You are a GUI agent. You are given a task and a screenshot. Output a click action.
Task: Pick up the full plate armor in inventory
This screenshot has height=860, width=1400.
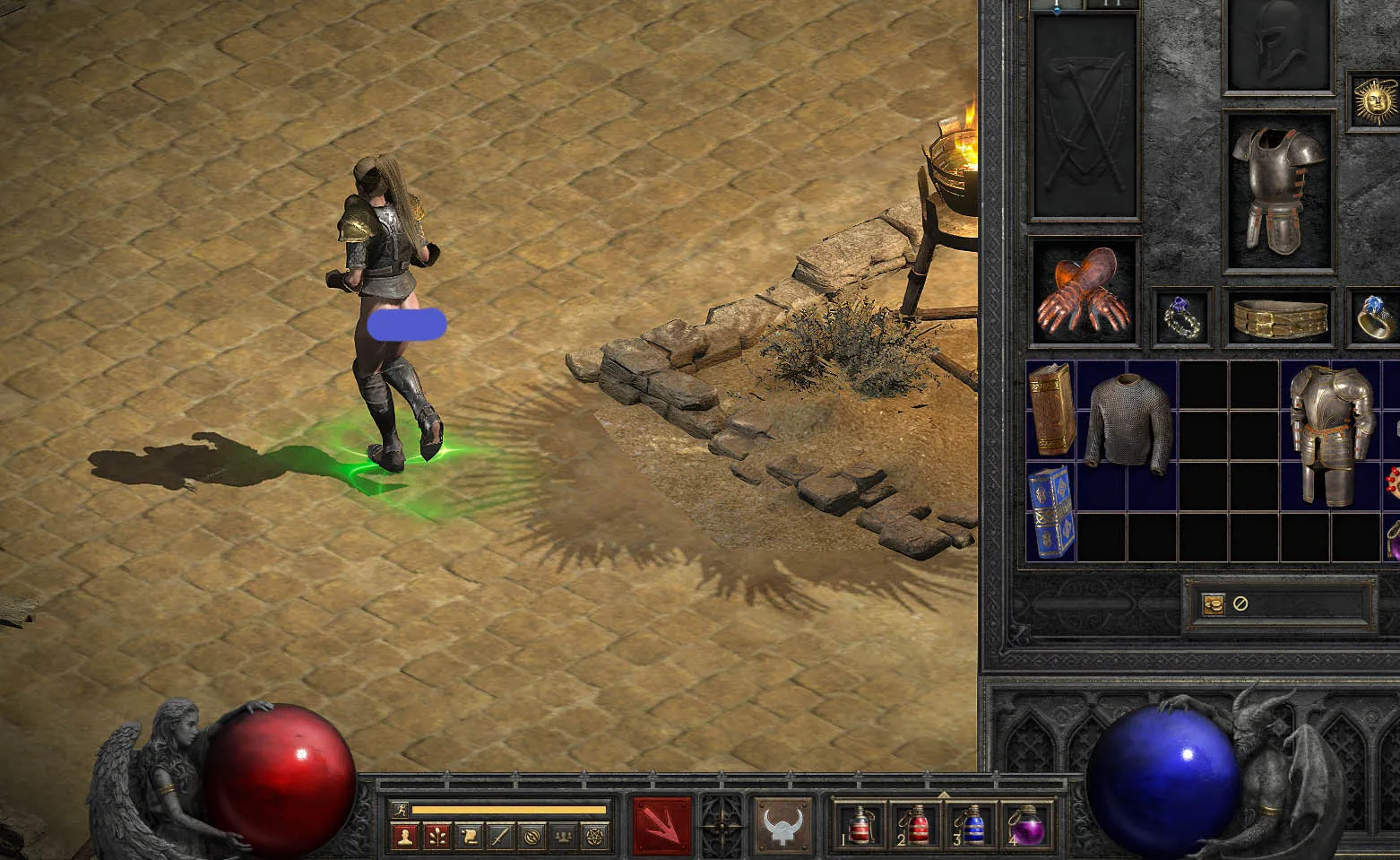(x=1332, y=434)
